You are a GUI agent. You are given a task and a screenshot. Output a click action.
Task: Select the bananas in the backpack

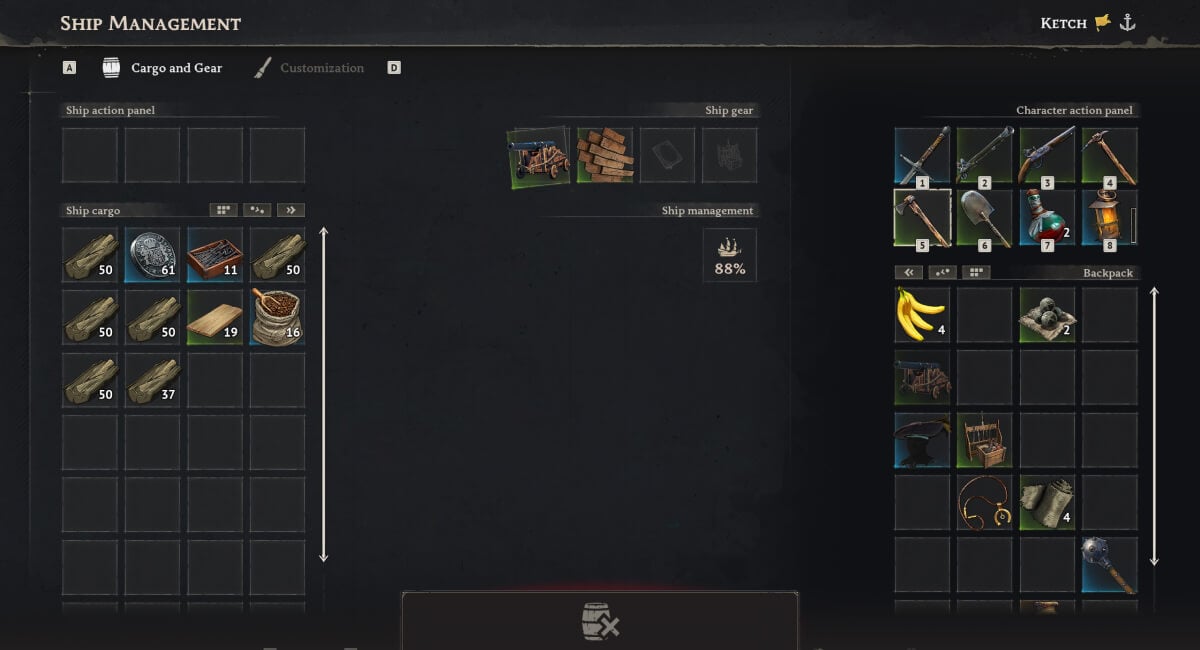tap(922, 315)
